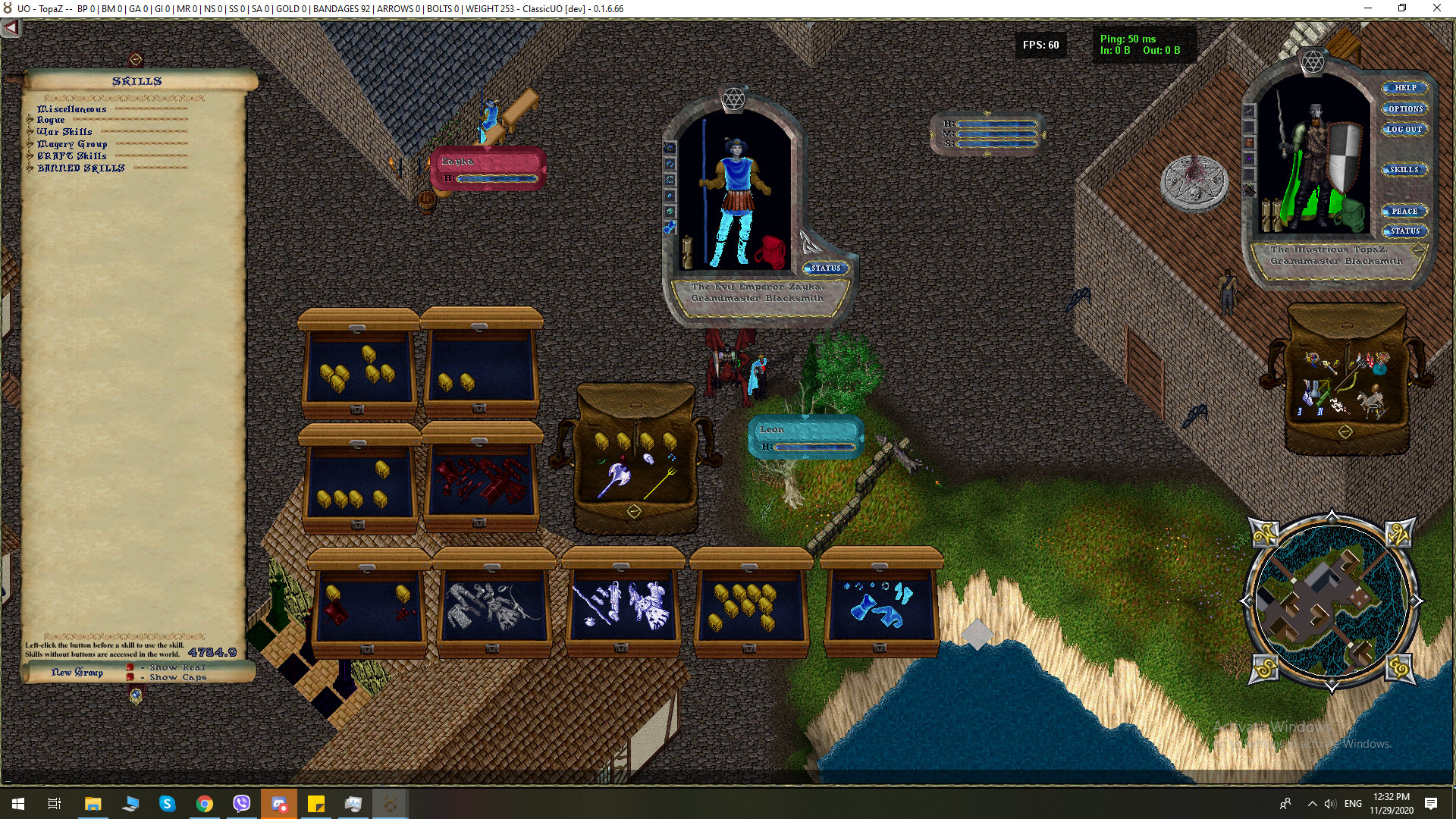The image size is (1456, 819).
Task: Close the ClassicUO game window
Action: click(1436, 8)
